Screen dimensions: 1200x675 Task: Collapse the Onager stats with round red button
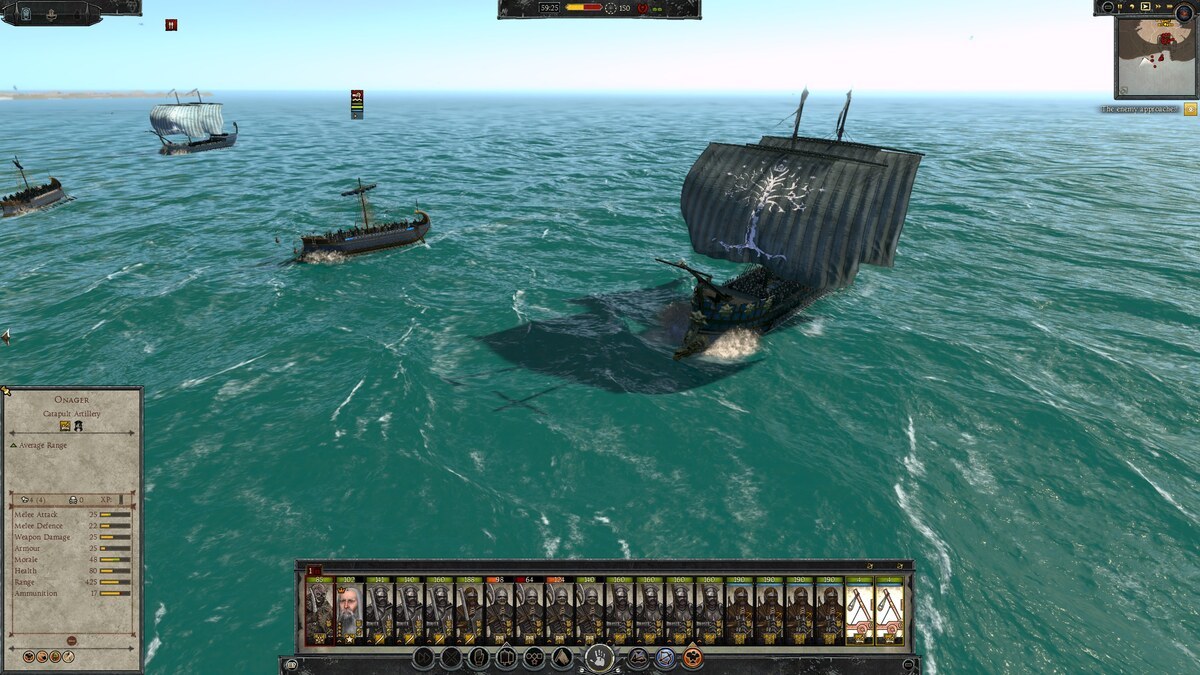click(x=71, y=640)
